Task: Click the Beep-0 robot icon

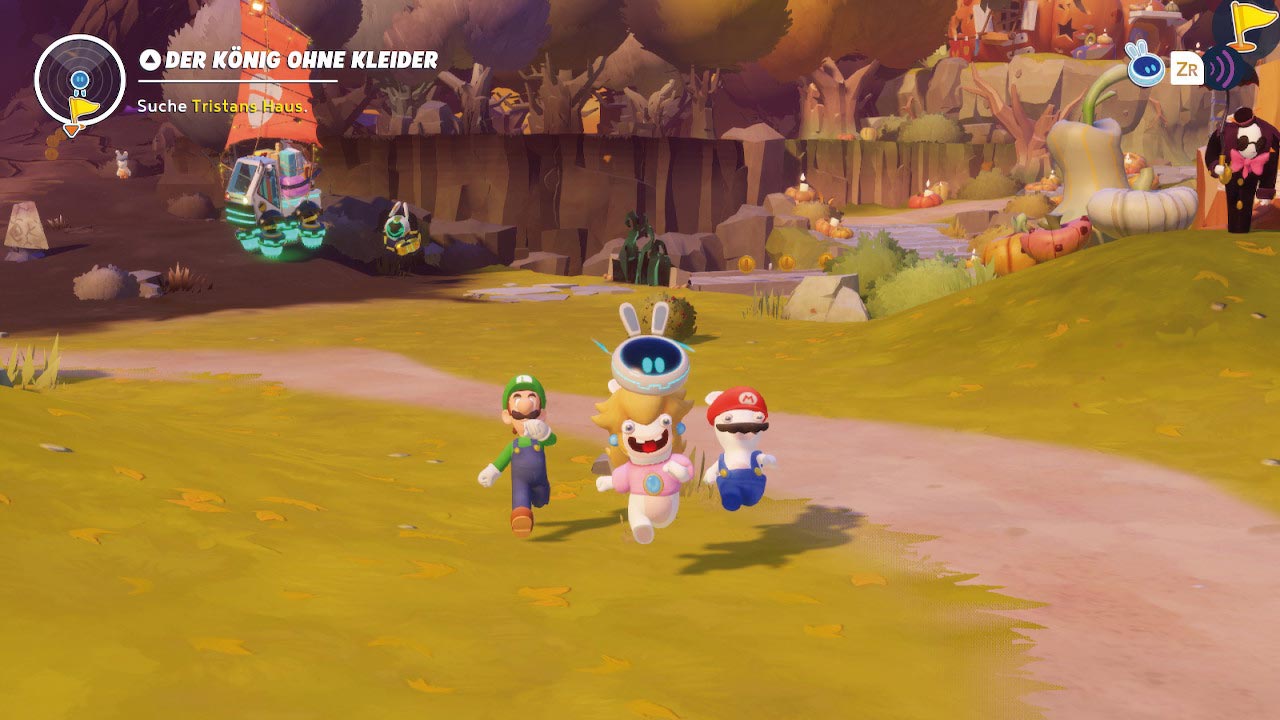Action: point(1145,66)
